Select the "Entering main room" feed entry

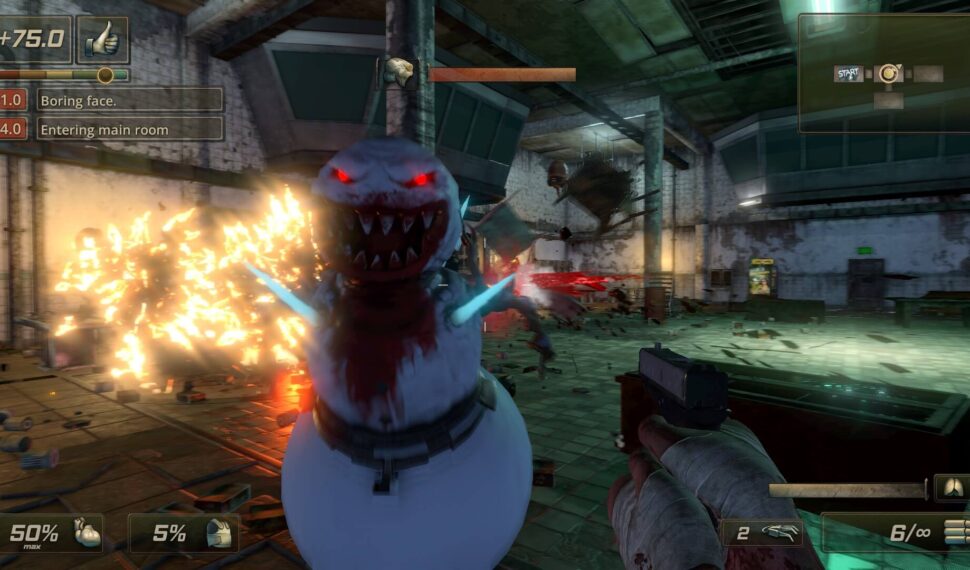[x=129, y=129]
